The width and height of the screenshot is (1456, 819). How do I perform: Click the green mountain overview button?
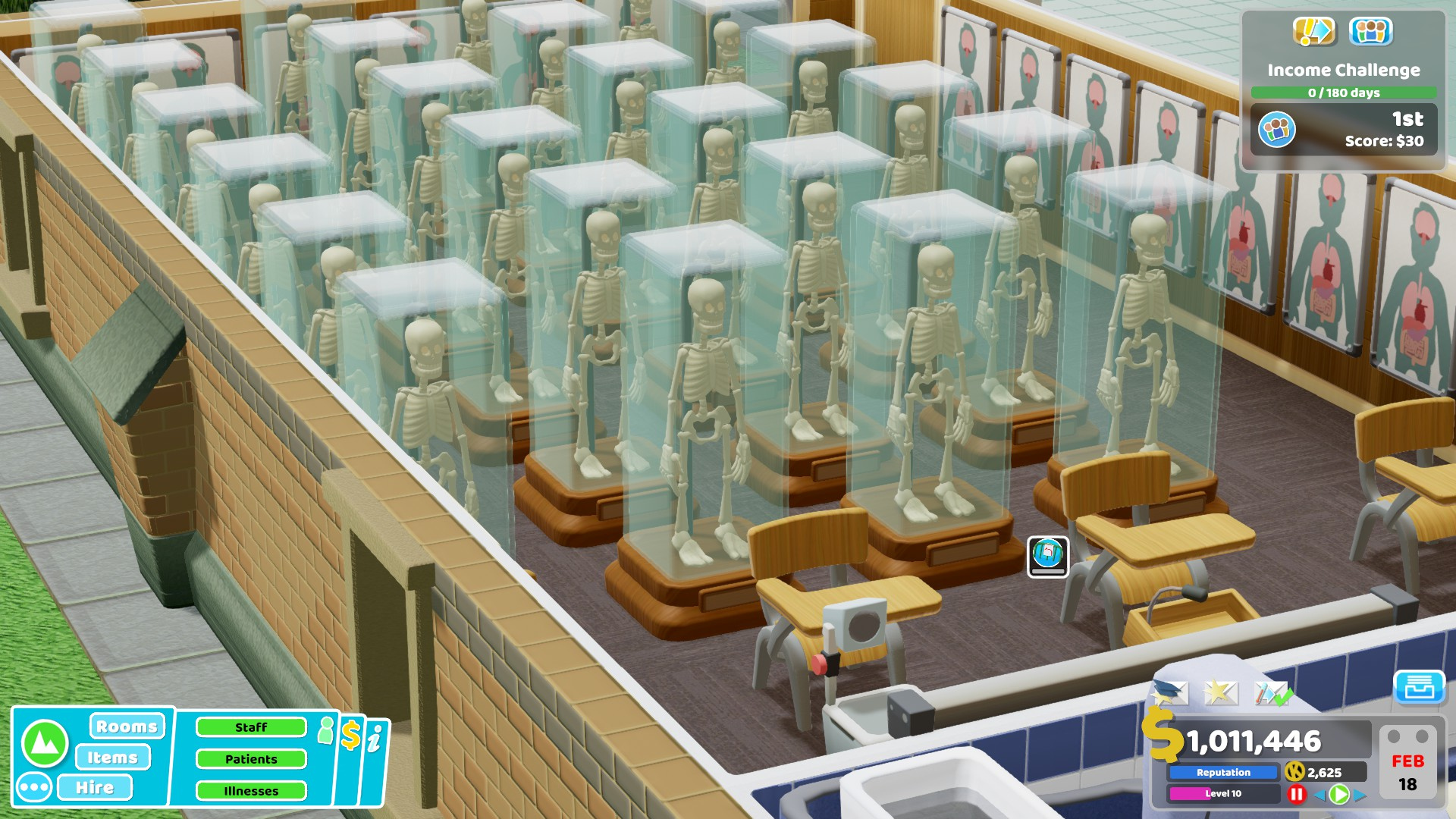pyautogui.click(x=45, y=743)
